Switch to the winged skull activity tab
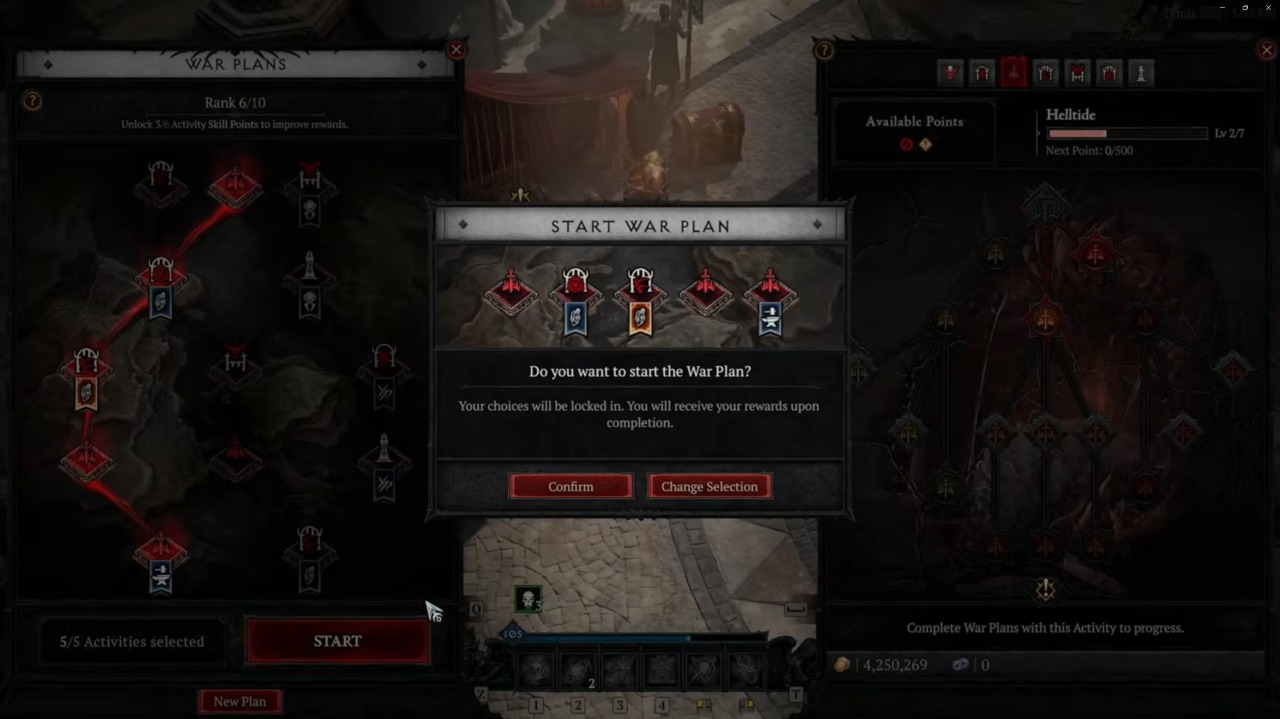1280x719 pixels. point(950,72)
